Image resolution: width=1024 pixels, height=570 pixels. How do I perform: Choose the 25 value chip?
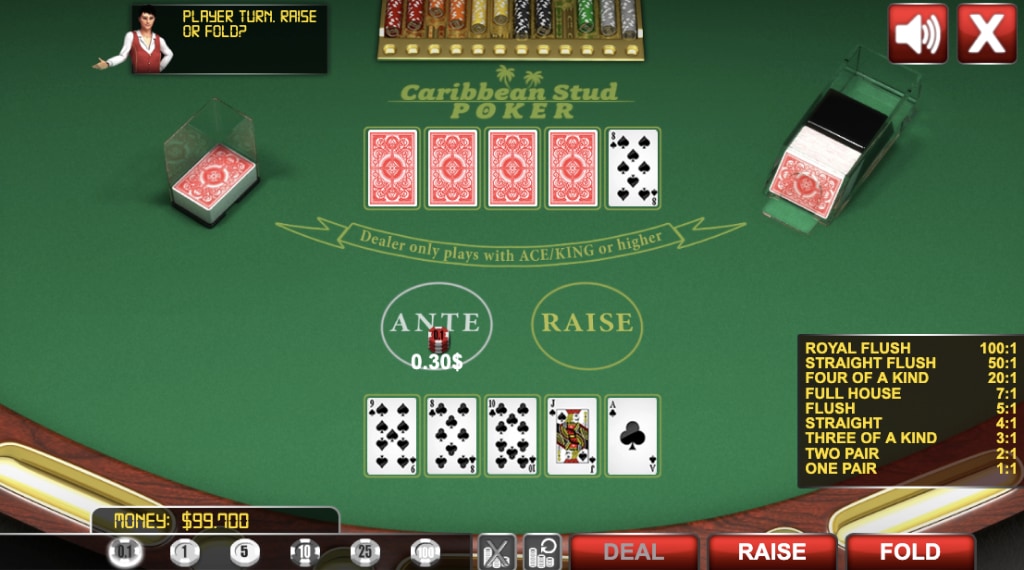click(x=365, y=551)
